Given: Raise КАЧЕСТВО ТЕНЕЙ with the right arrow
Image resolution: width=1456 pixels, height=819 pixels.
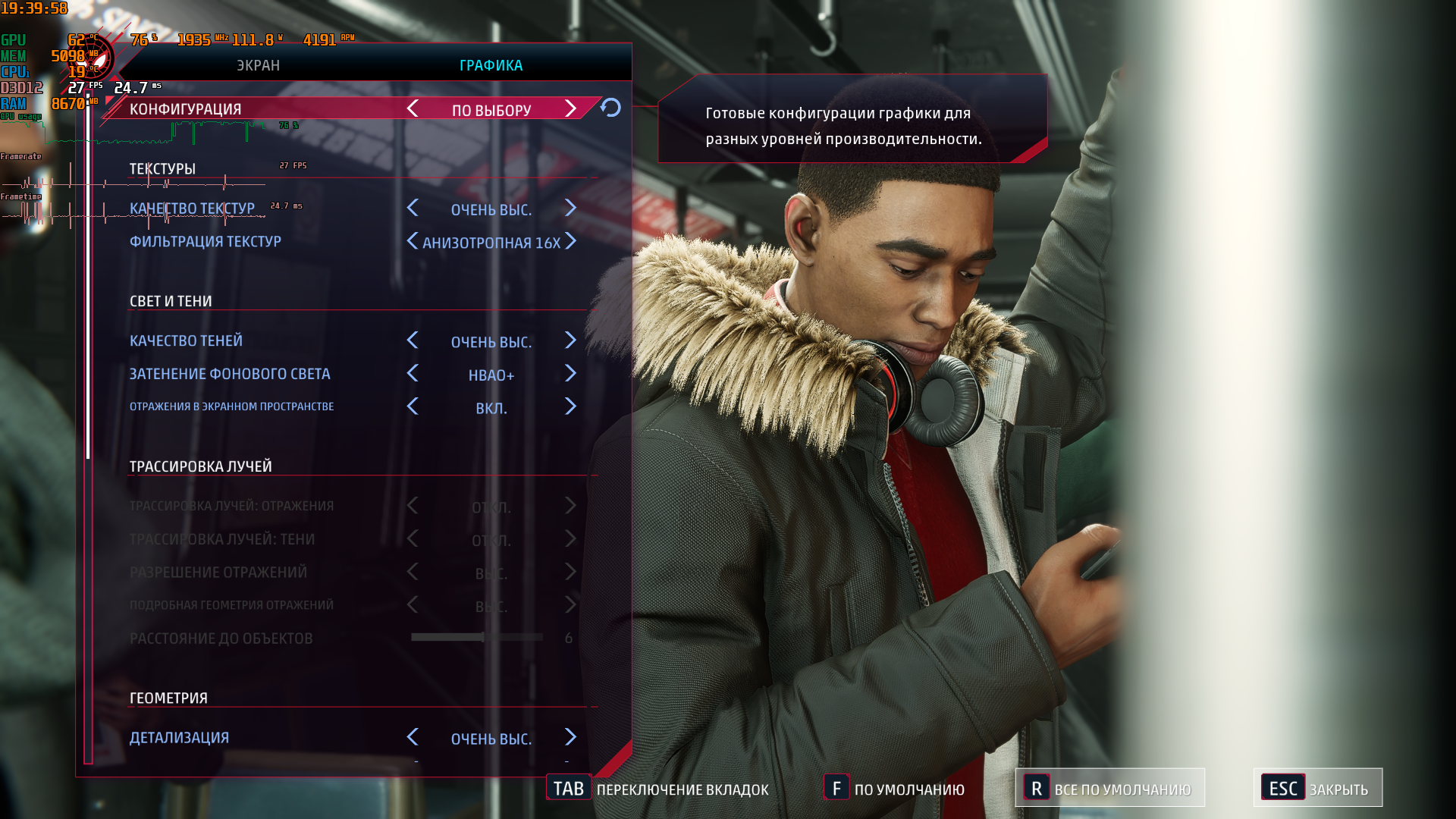Looking at the screenshot, I should (x=571, y=340).
